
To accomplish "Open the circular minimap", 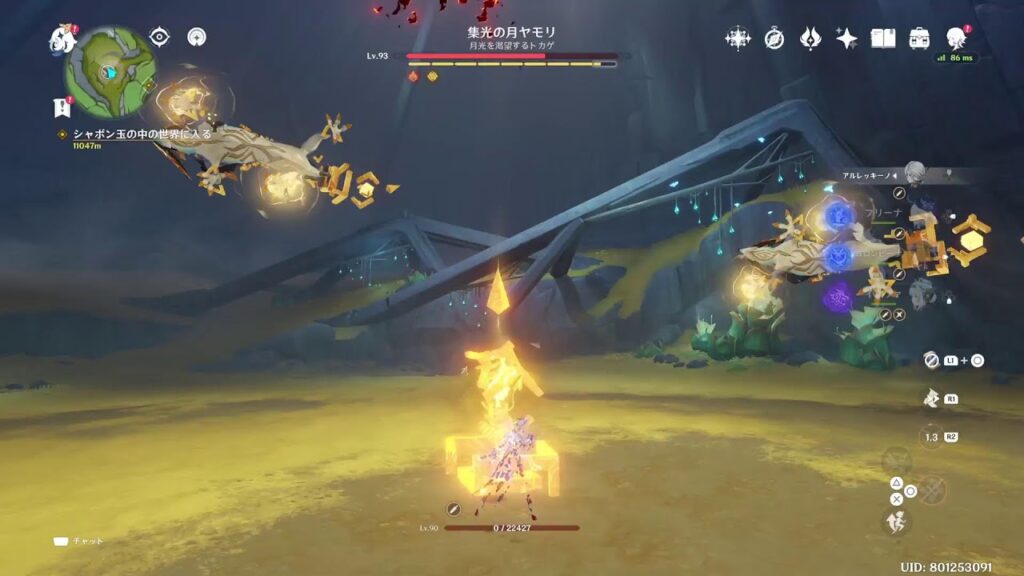I will (x=110, y=72).
